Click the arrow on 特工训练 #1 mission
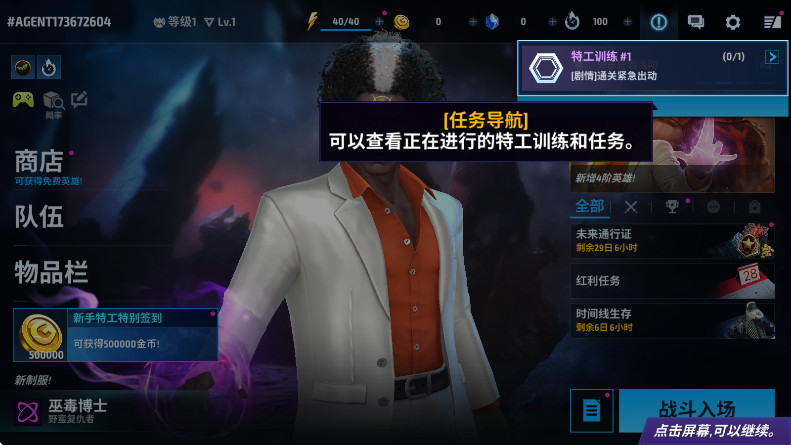This screenshot has width=791, height=445. [x=771, y=57]
